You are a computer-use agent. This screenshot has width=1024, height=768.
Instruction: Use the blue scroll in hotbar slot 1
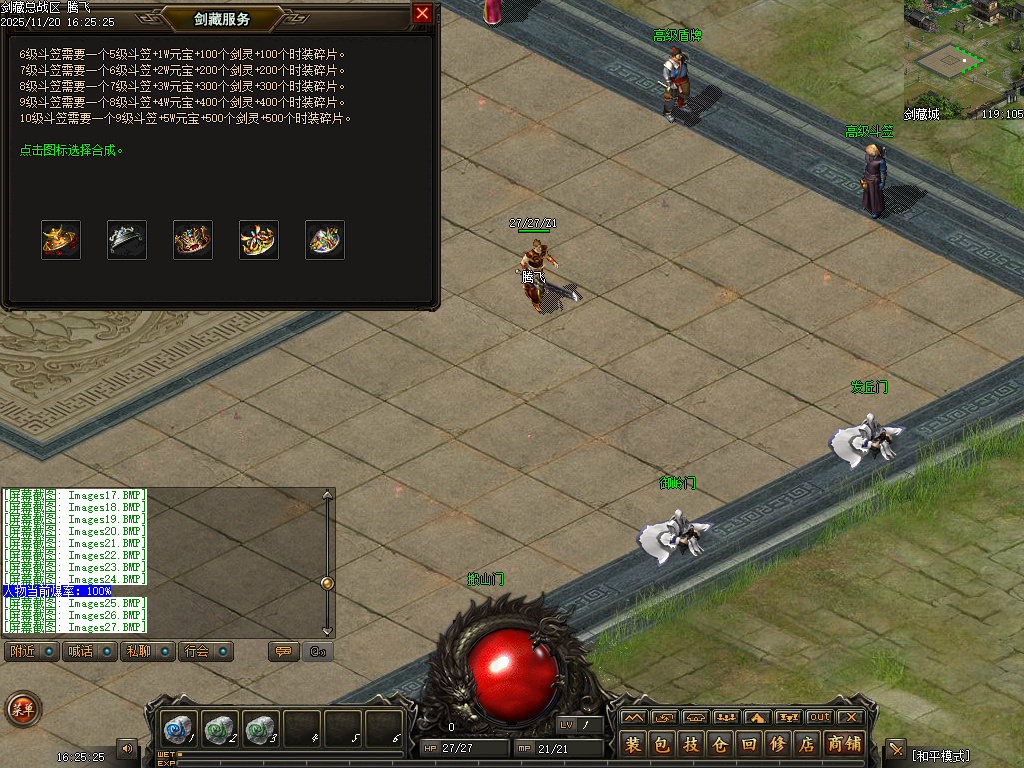pyautogui.click(x=179, y=728)
